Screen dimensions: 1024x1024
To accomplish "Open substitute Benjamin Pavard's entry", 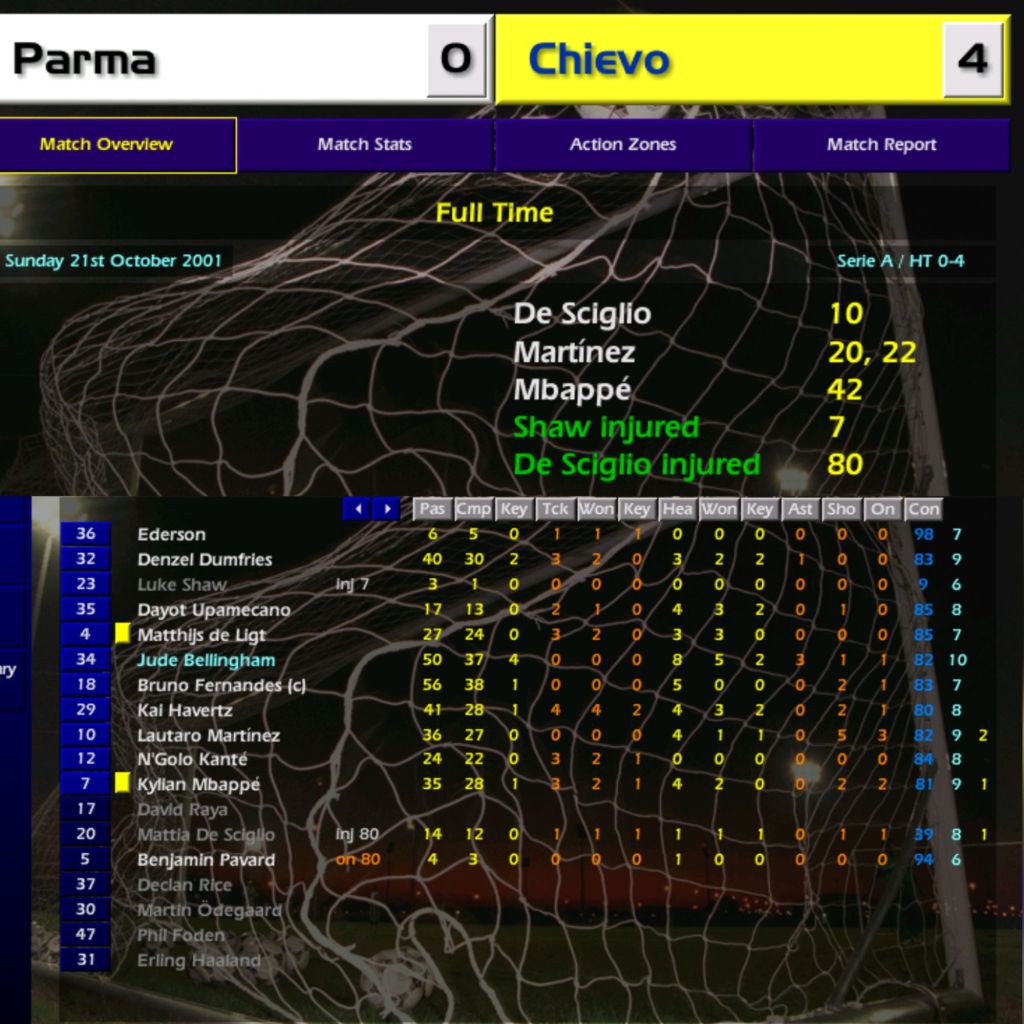I will tap(205, 860).
